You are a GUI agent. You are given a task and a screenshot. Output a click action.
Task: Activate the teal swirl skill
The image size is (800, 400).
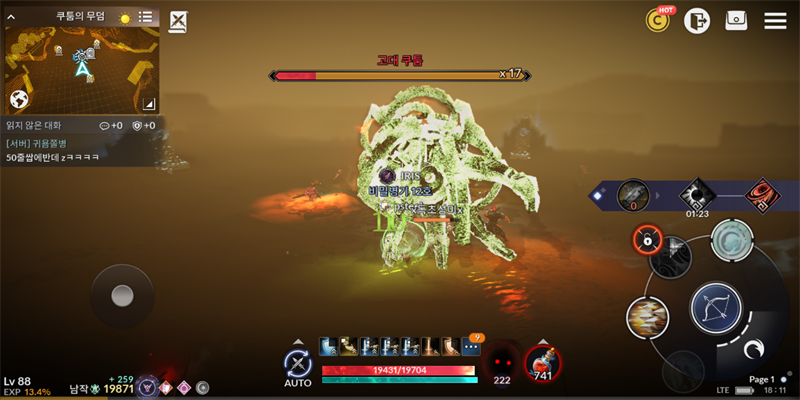tap(732, 241)
